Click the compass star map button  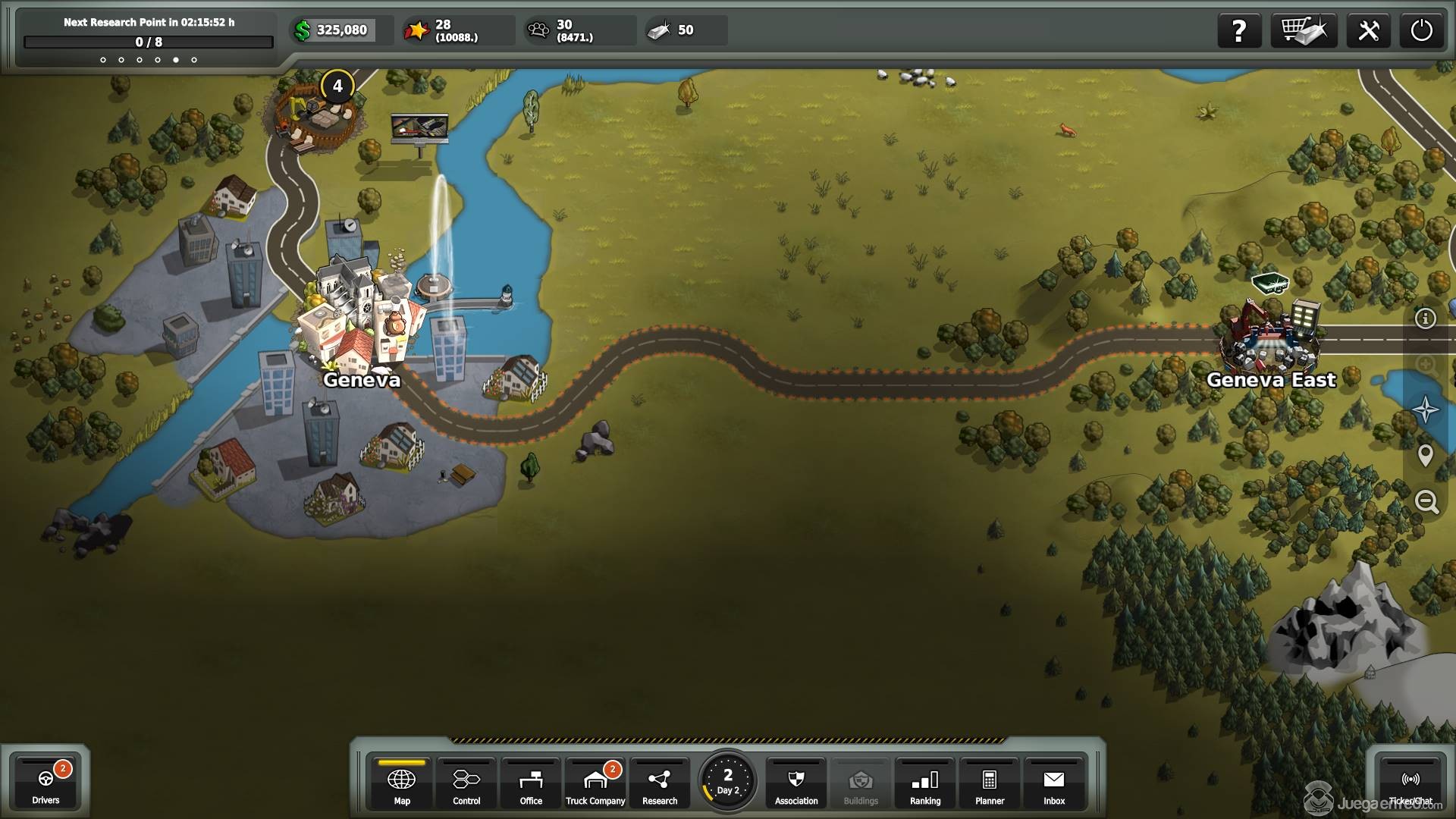(x=1426, y=409)
